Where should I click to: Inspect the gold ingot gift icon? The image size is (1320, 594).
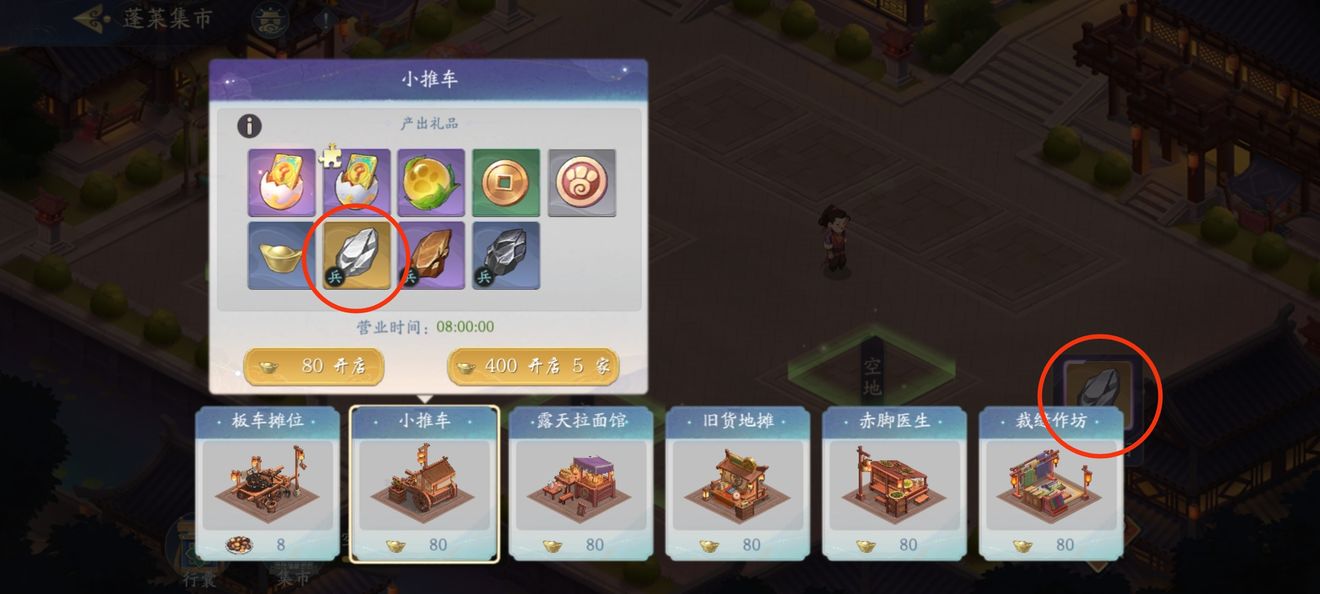click(x=282, y=256)
